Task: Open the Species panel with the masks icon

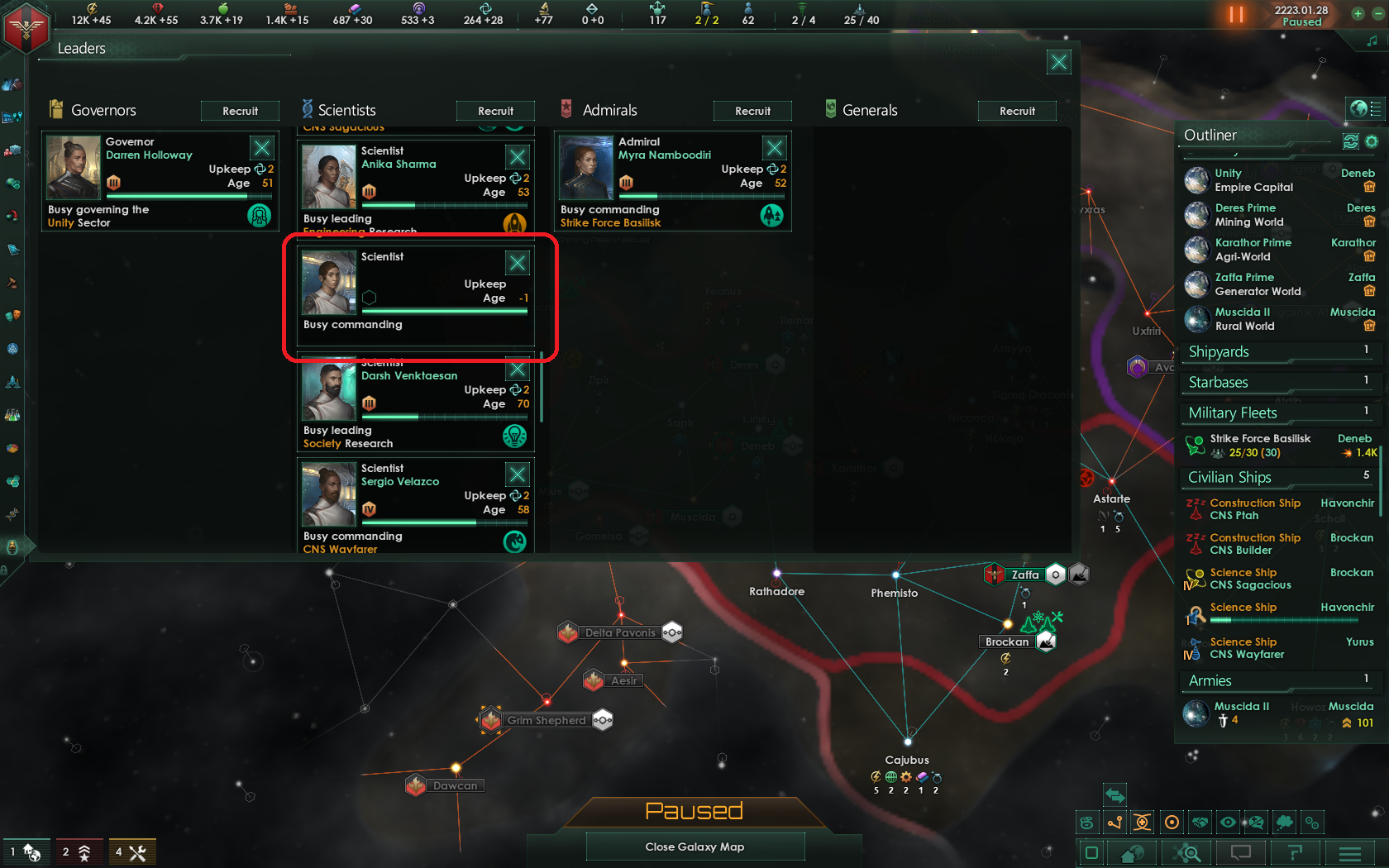Action: (x=12, y=315)
